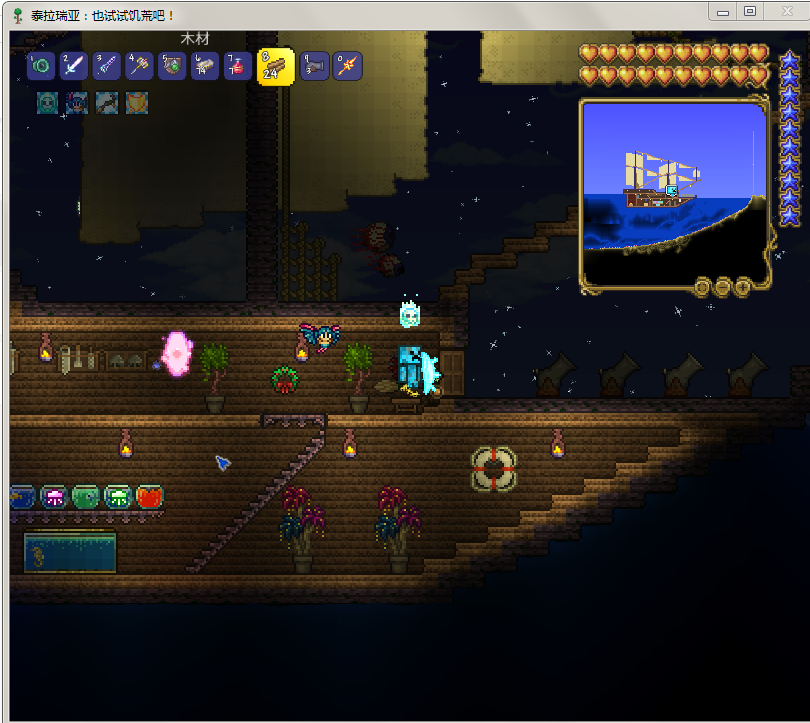Image resolution: width=810 pixels, height=723 pixels.
Task: Select the red healing potion slot
Action: 238,66
